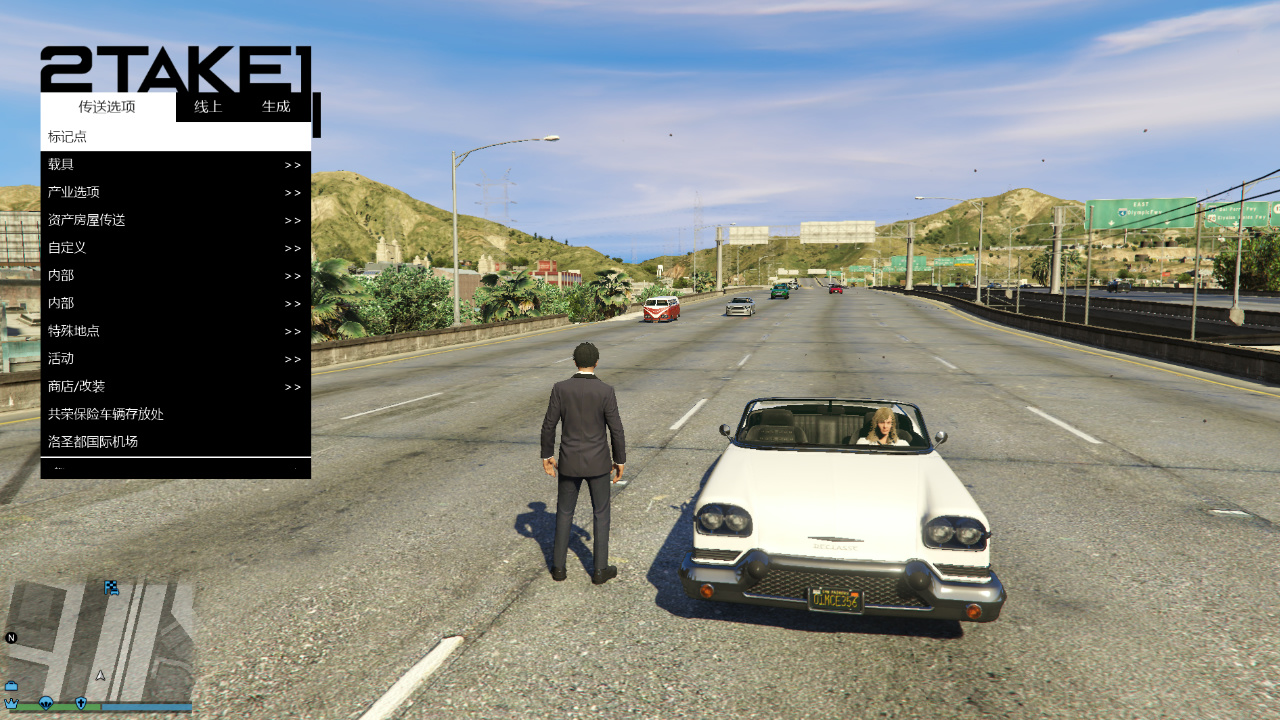Select 共荣保险车辆存放处 teleport entry
This screenshot has width=1280, height=720.
175,414
